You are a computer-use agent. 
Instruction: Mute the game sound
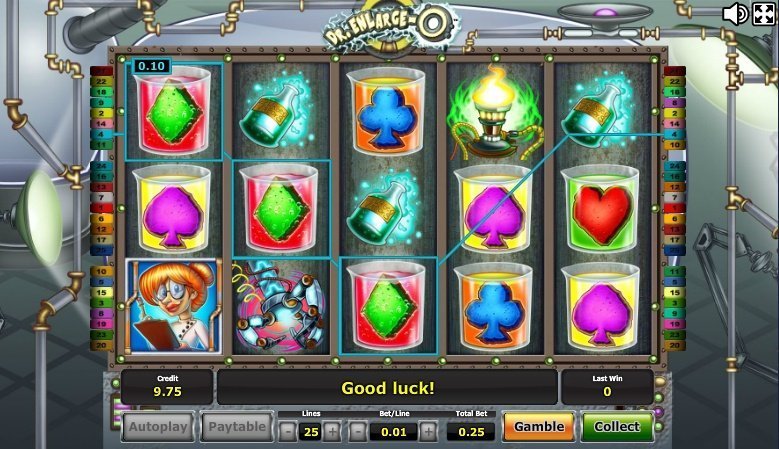735,13
